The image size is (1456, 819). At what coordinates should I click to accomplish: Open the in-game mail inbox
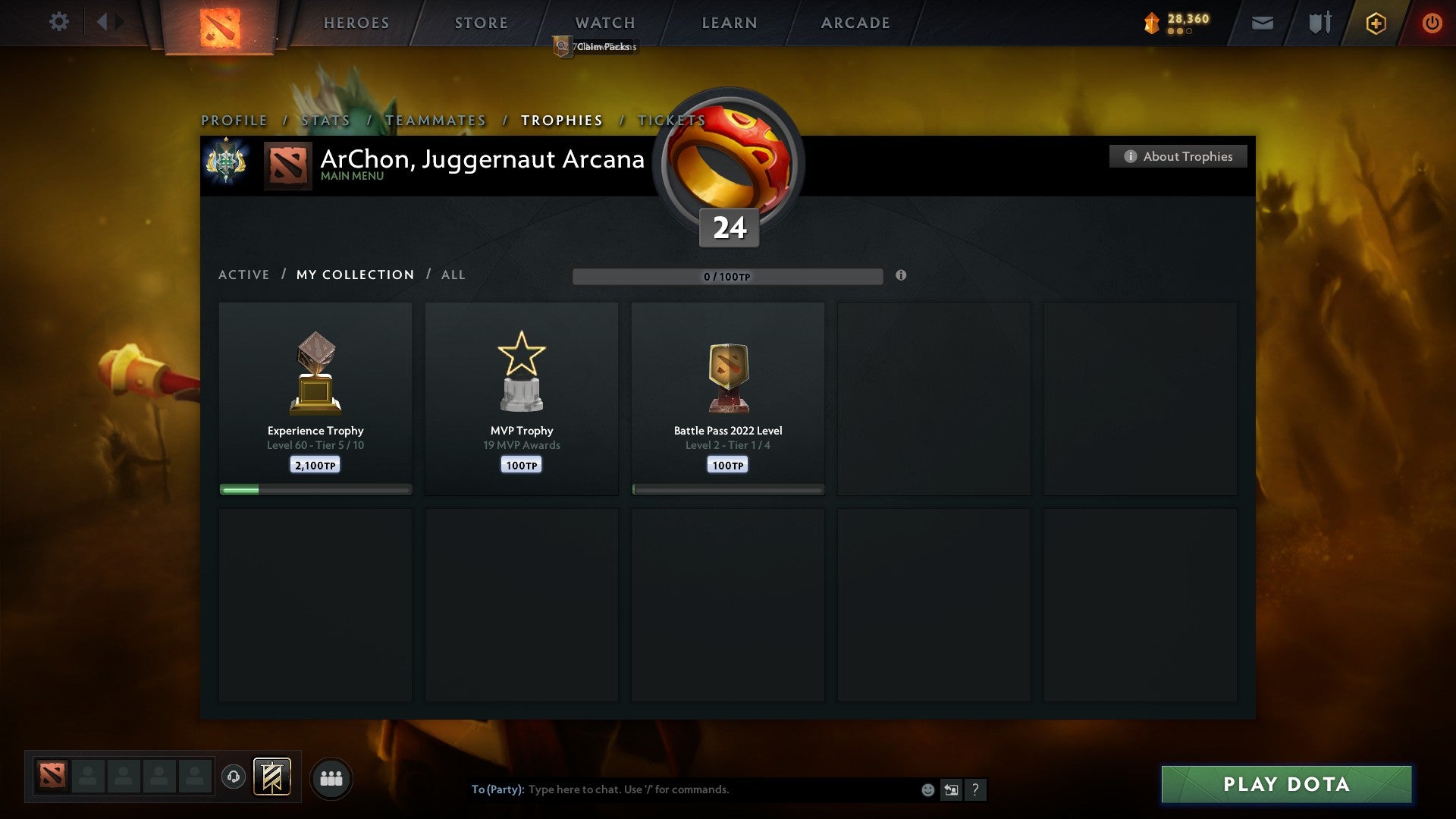pos(1263,23)
